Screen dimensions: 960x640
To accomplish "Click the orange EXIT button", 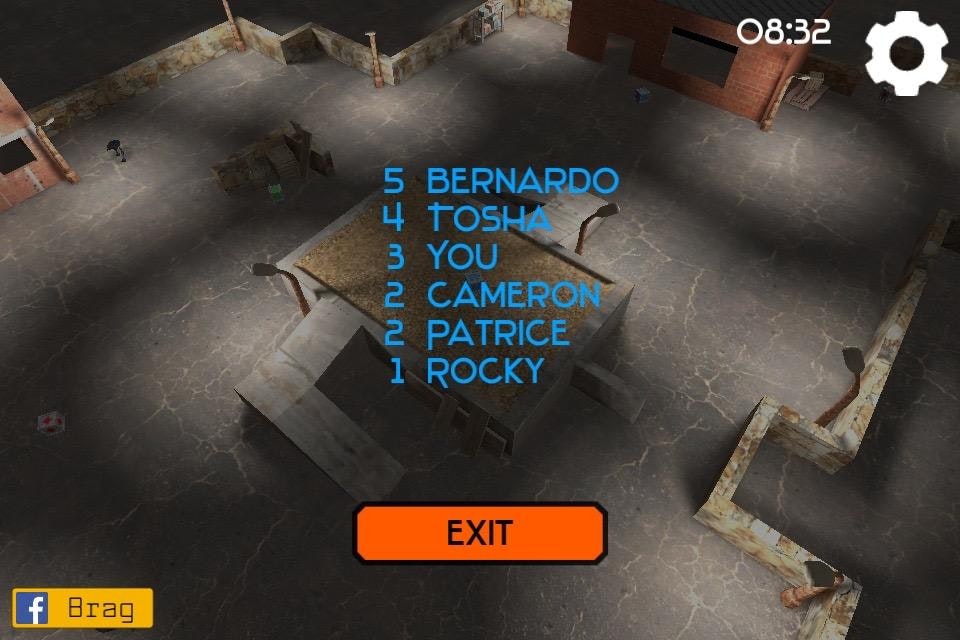I will 480,533.
